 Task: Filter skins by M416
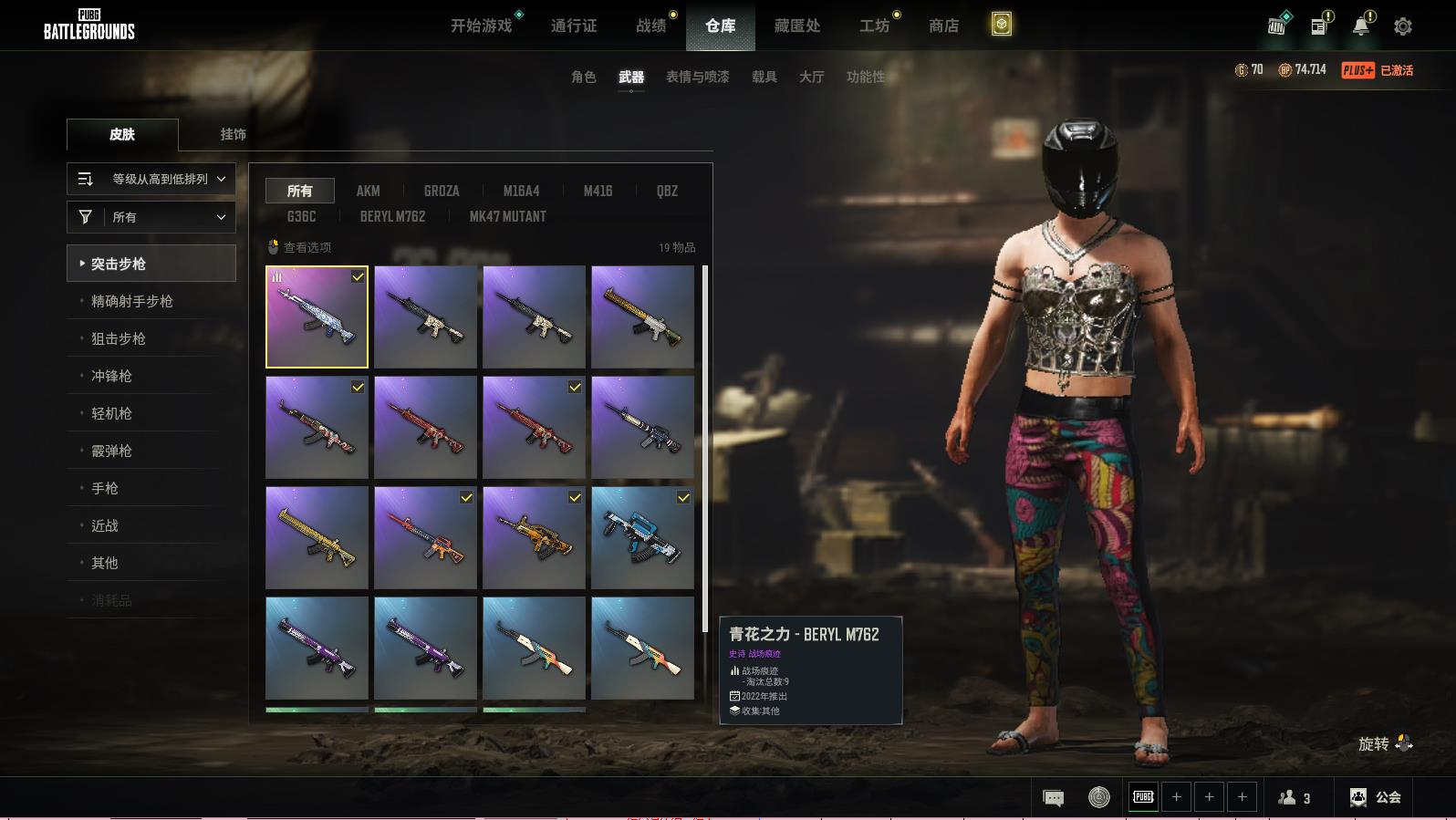coord(598,191)
